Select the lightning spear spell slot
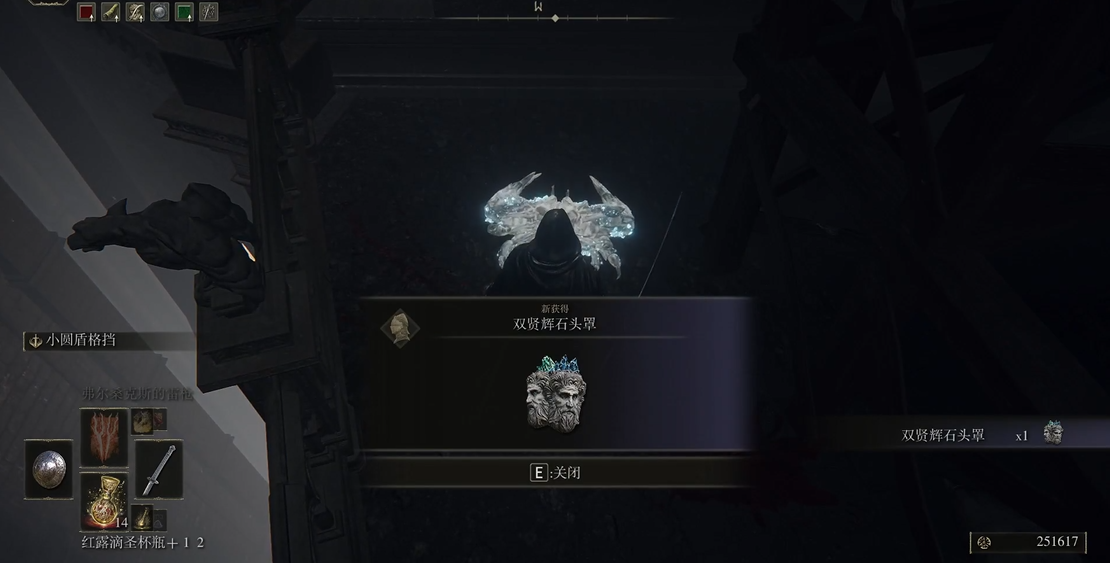 point(104,437)
